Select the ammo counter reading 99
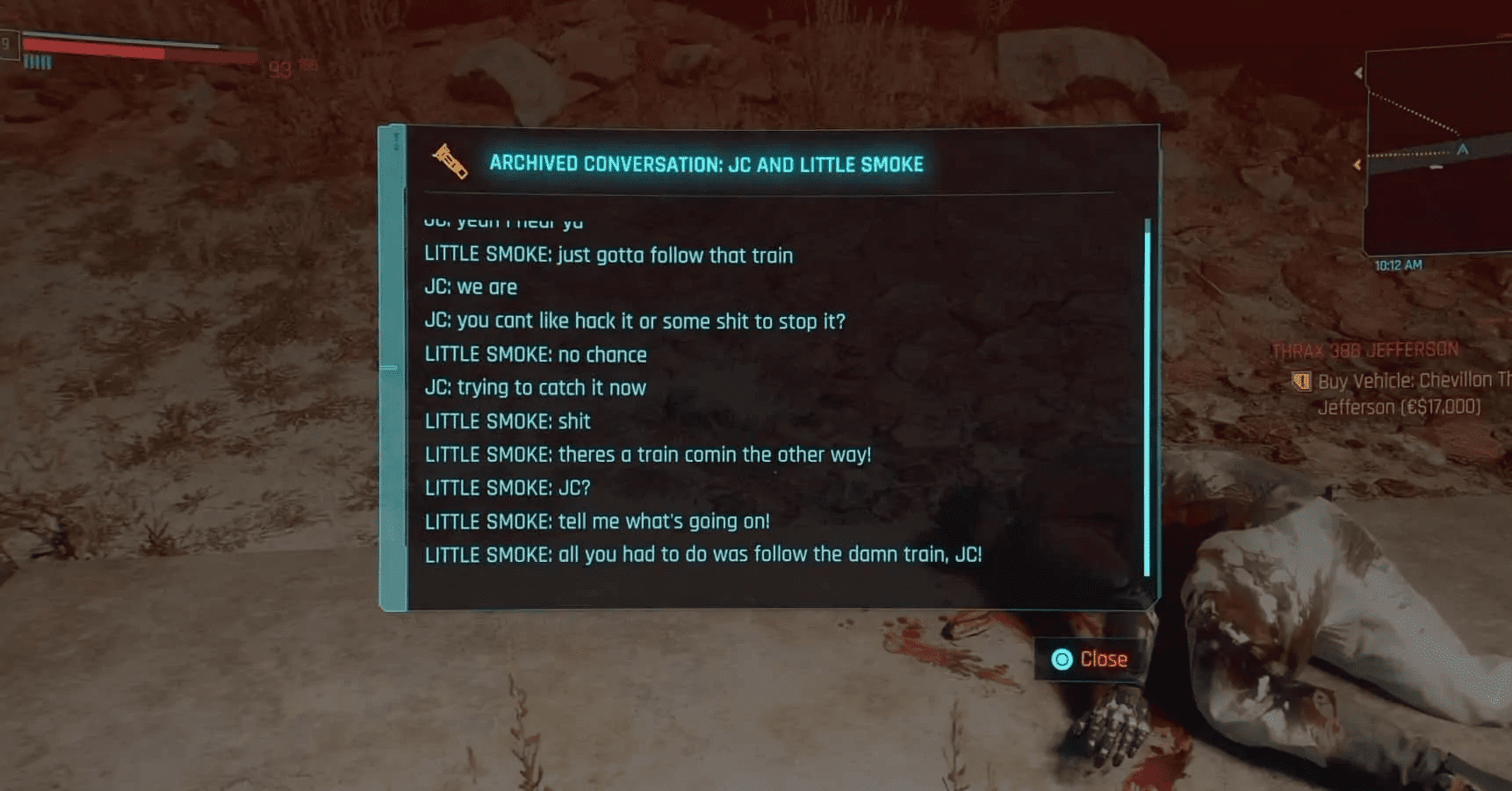This screenshot has width=1512, height=791. pyautogui.click(x=279, y=68)
